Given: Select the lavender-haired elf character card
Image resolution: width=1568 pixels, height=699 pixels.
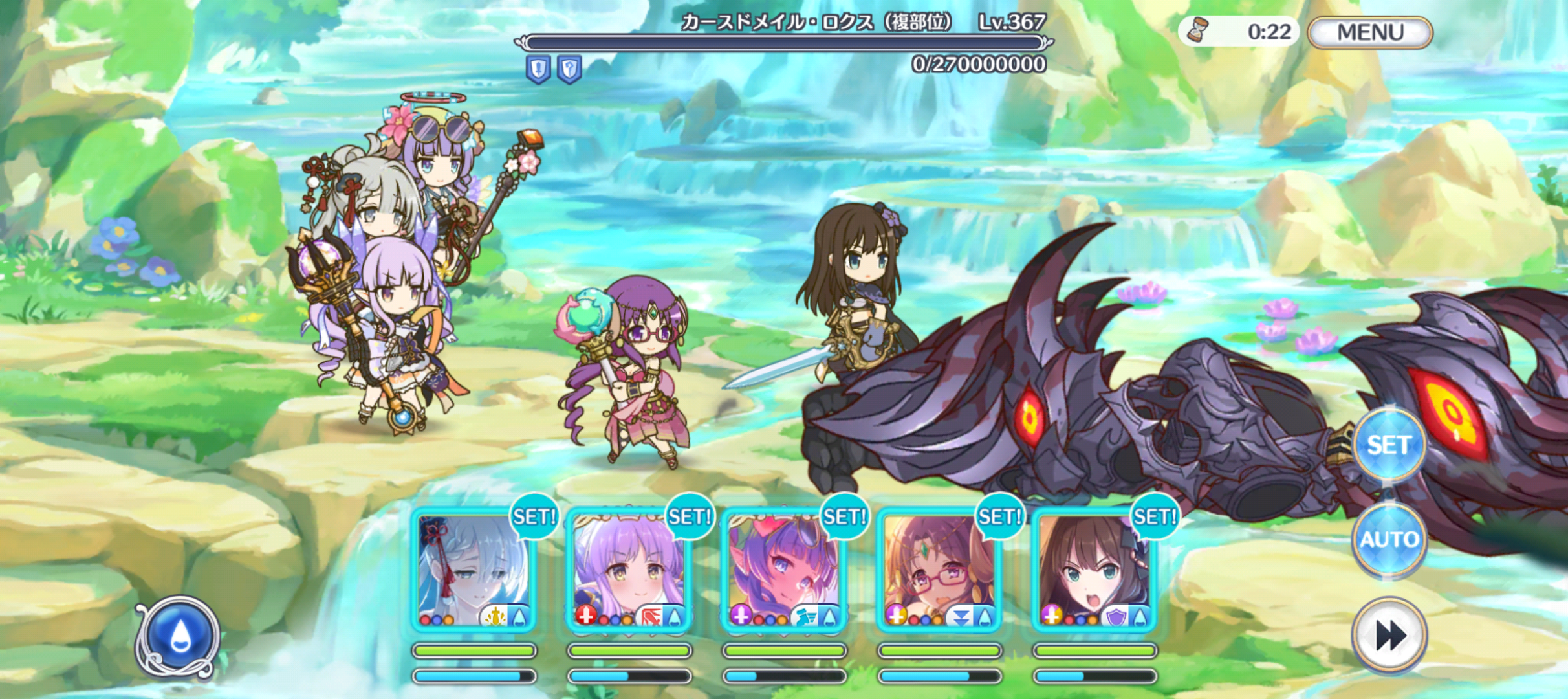Looking at the screenshot, I should (629, 571).
